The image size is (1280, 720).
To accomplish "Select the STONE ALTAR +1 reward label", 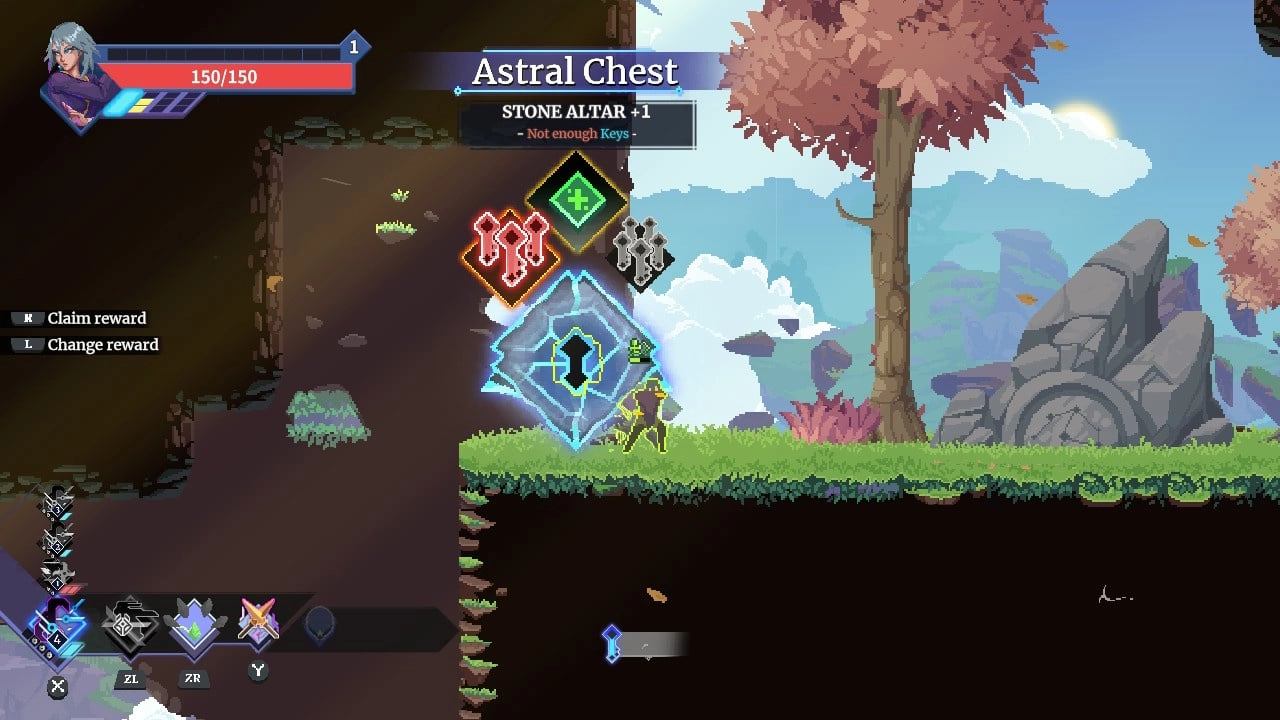I will (x=576, y=112).
